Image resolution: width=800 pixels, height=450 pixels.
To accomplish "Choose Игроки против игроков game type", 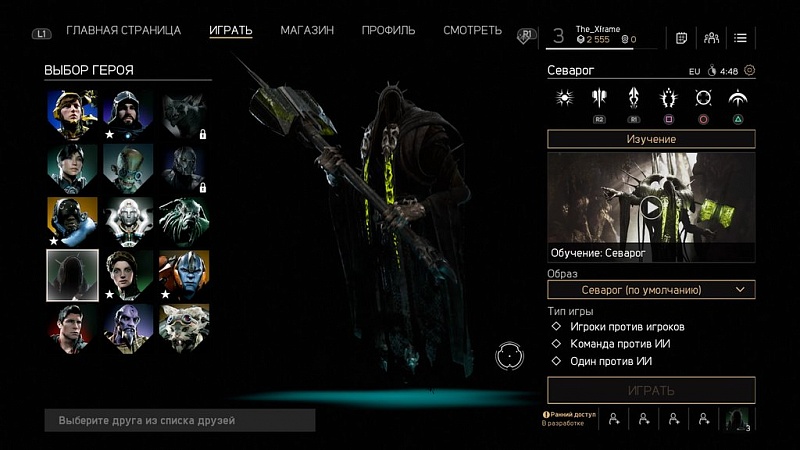I will pyautogui.click(x=627, y=327).
